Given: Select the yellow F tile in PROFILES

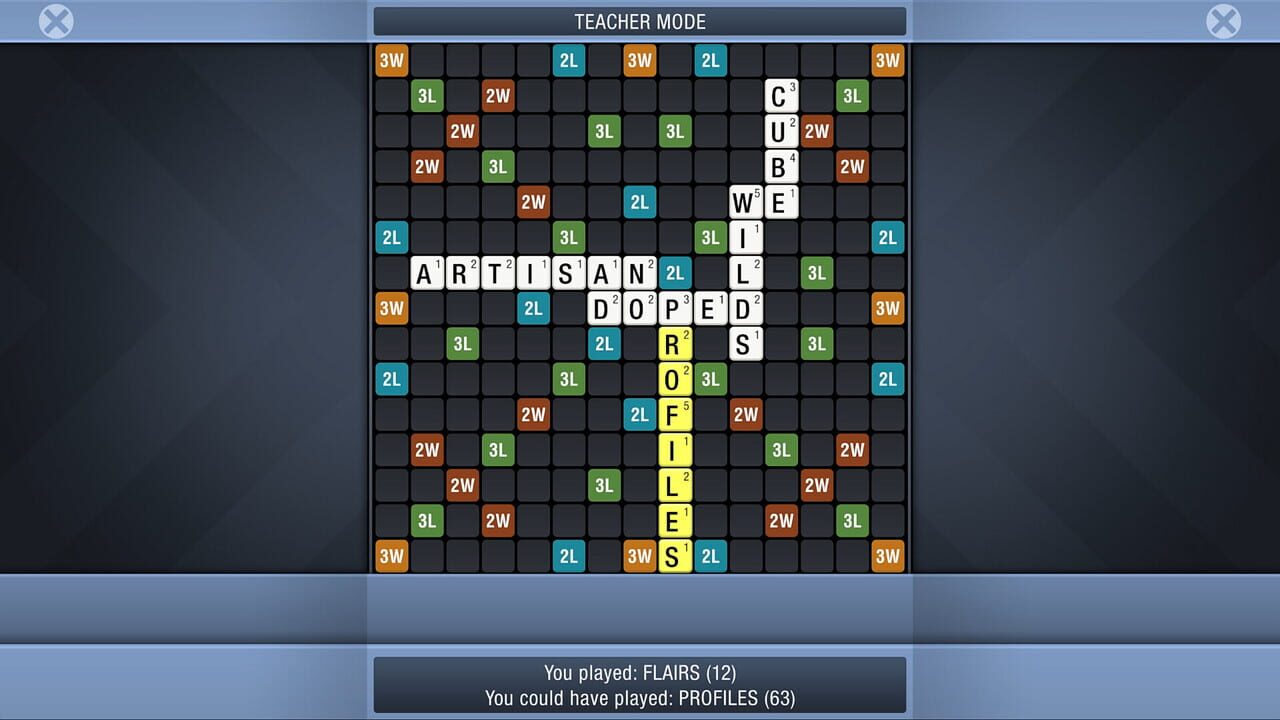Looking at the screenshot, I should (675, 414).
